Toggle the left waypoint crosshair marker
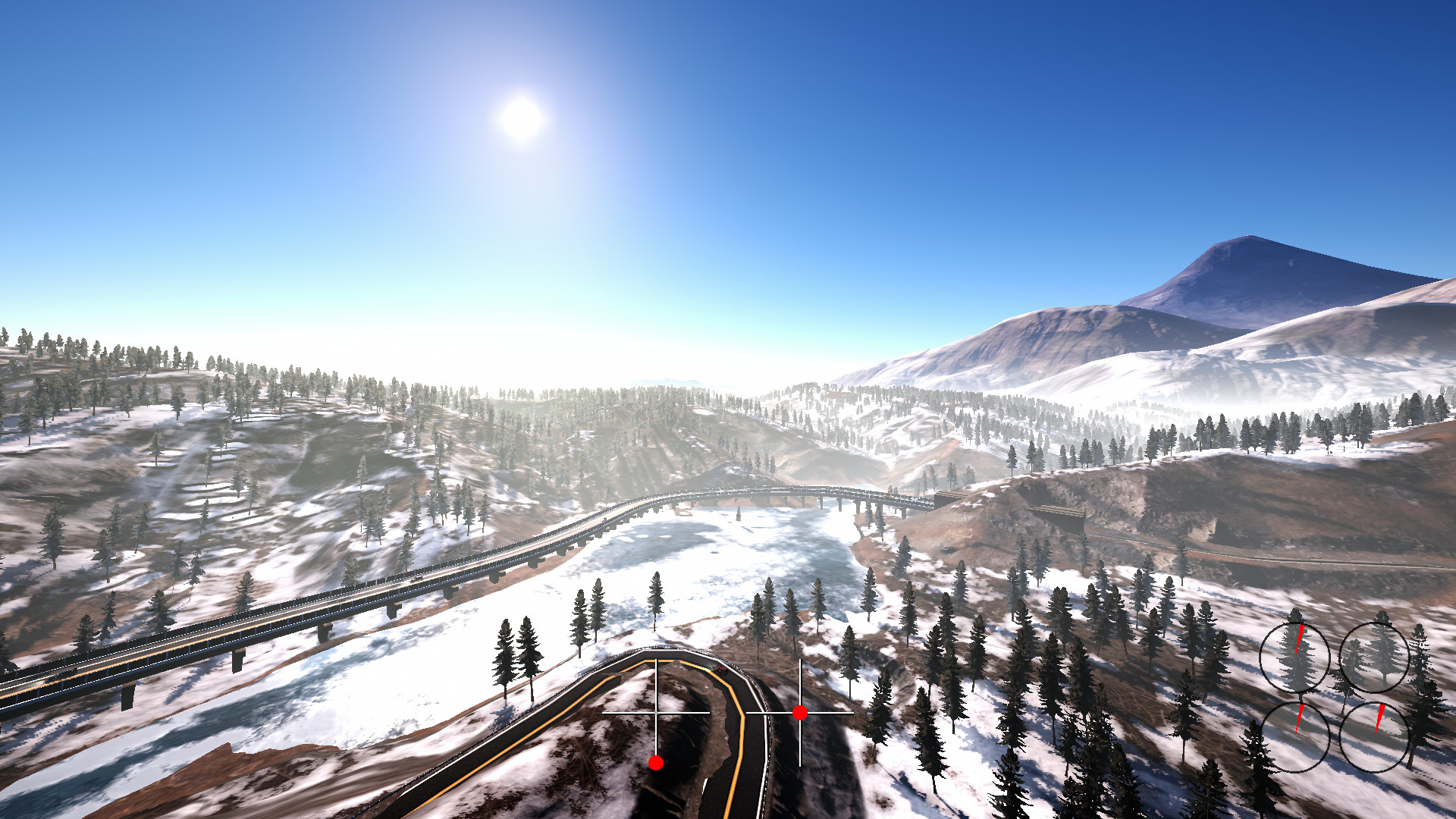Screen dimensions: 1456x819 pyautogui.click(x=657, y=713)
